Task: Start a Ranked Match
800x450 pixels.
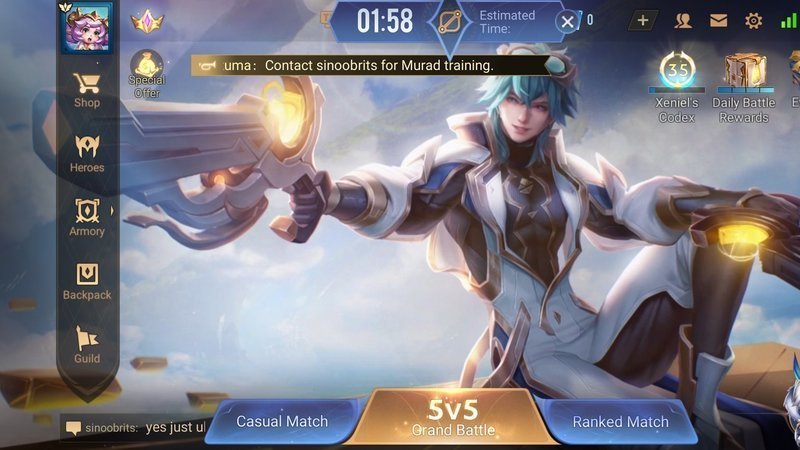Action: [620, 421]
